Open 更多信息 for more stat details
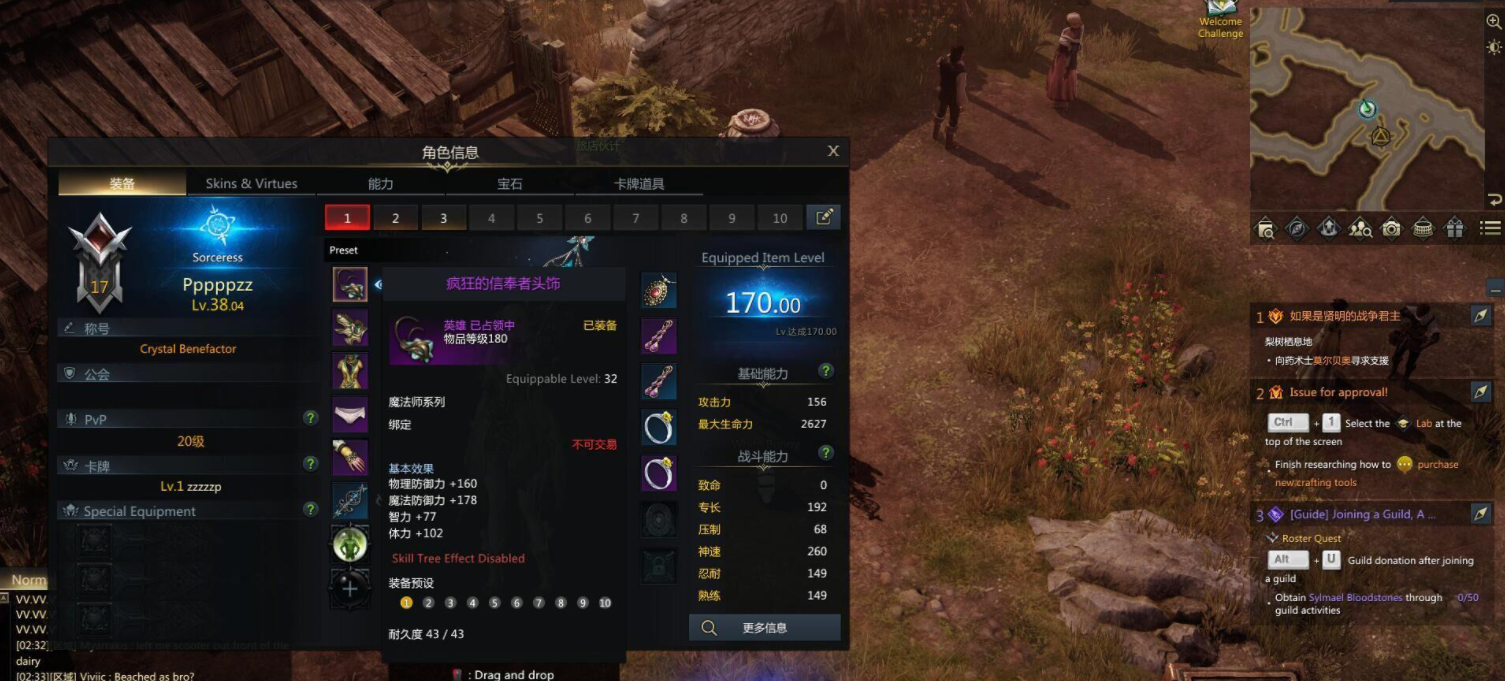This screenshot has height=681, width=1505. click(764, 628)
